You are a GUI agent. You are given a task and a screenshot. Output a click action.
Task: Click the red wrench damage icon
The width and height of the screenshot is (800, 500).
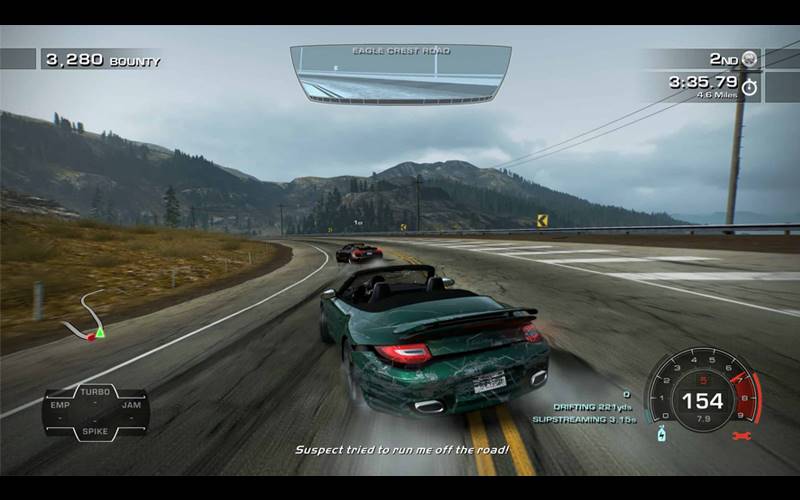(x=741, y=436)
